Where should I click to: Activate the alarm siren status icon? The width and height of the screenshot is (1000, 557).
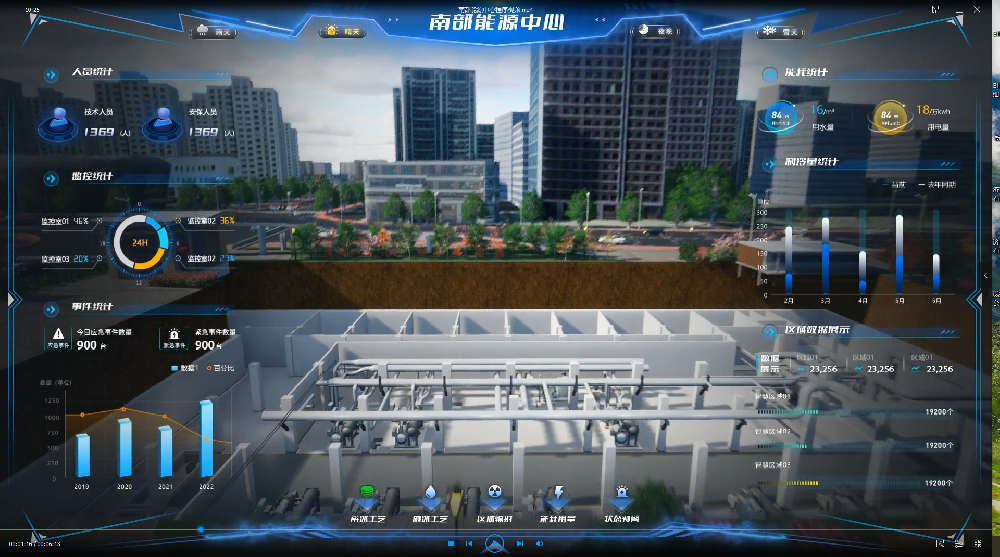pyautogui.click(x=621, y=498)
